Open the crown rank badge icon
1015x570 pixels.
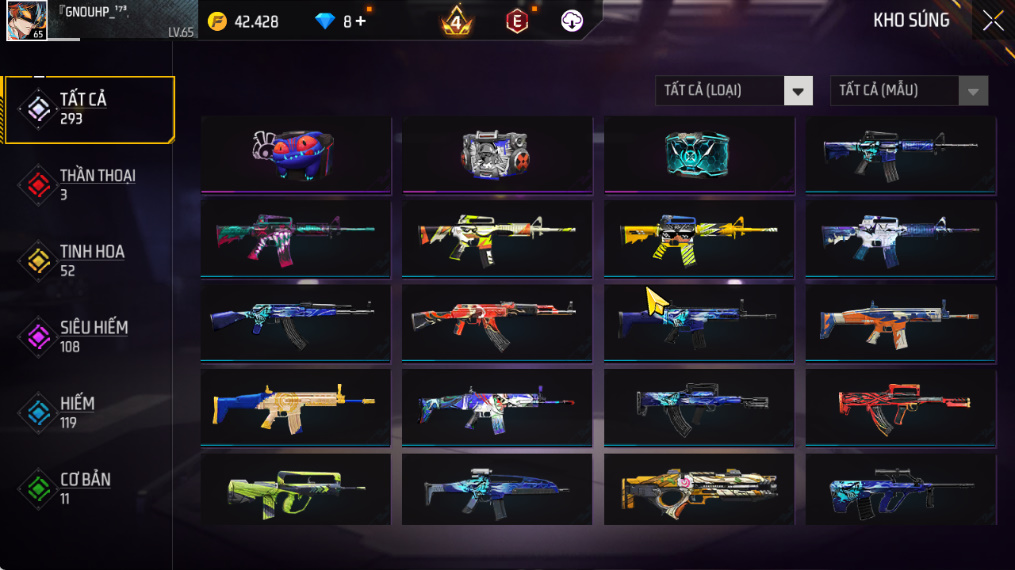click(457, 21)
